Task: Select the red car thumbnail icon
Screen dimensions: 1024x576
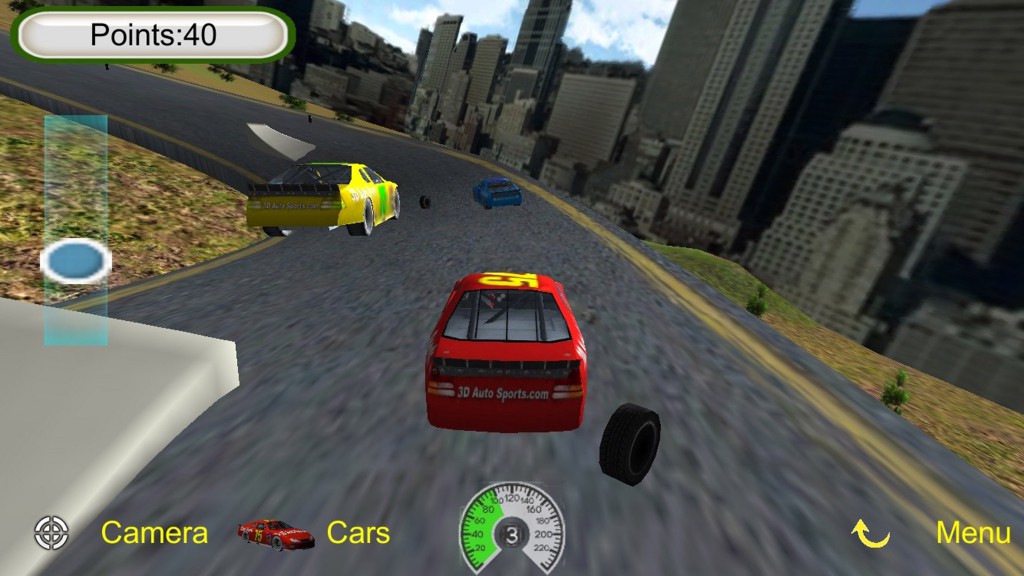Action: click(x=276, y=534)
